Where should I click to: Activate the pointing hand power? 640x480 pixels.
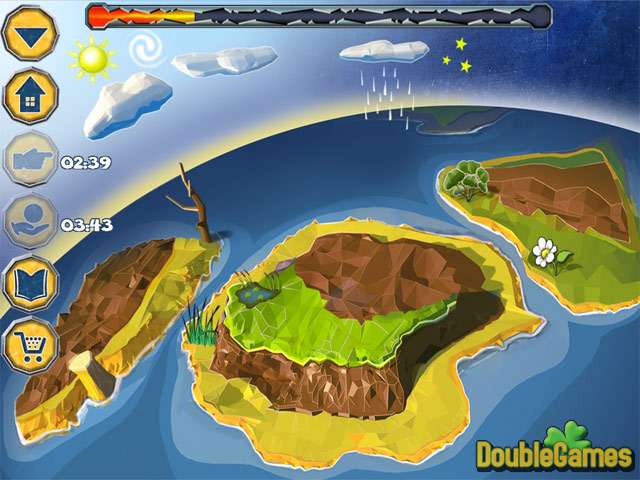(x=30, y=160)
